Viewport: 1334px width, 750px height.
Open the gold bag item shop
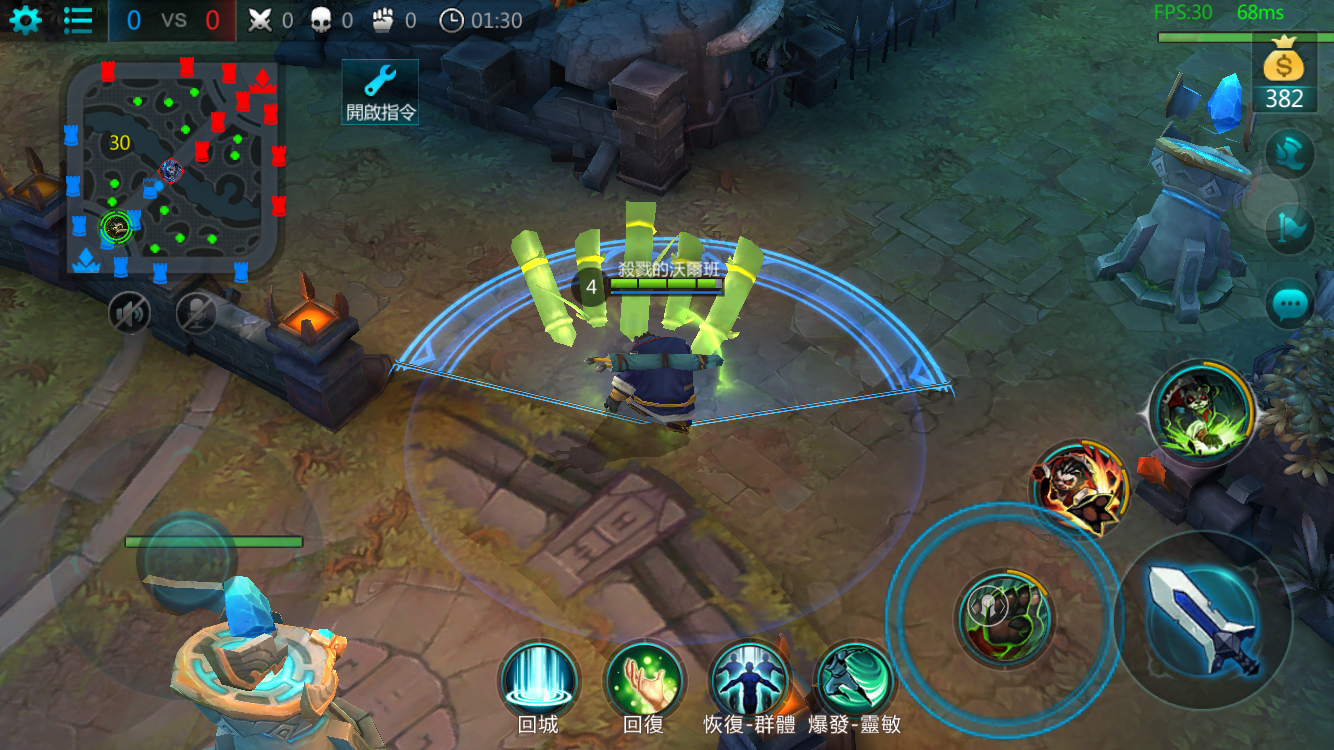[x=1283, y=68]
